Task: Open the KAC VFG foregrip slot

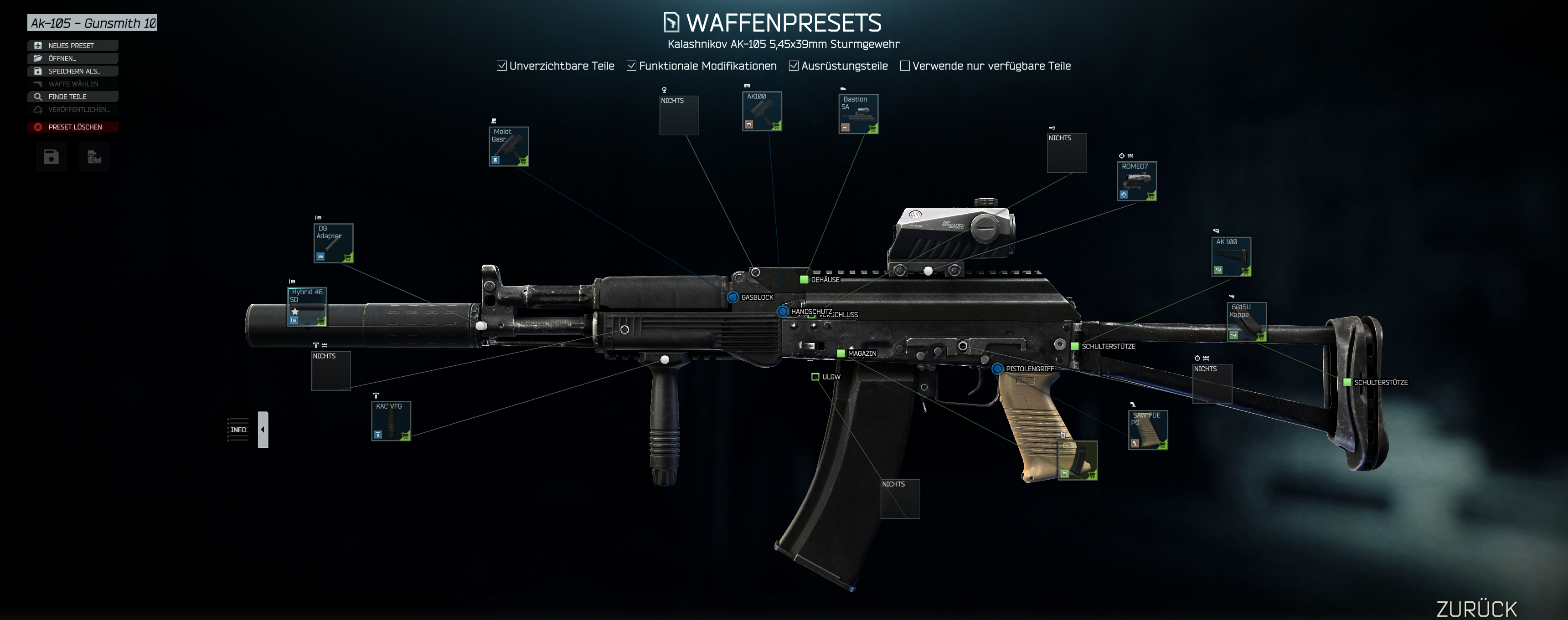Action: (392, 421)
